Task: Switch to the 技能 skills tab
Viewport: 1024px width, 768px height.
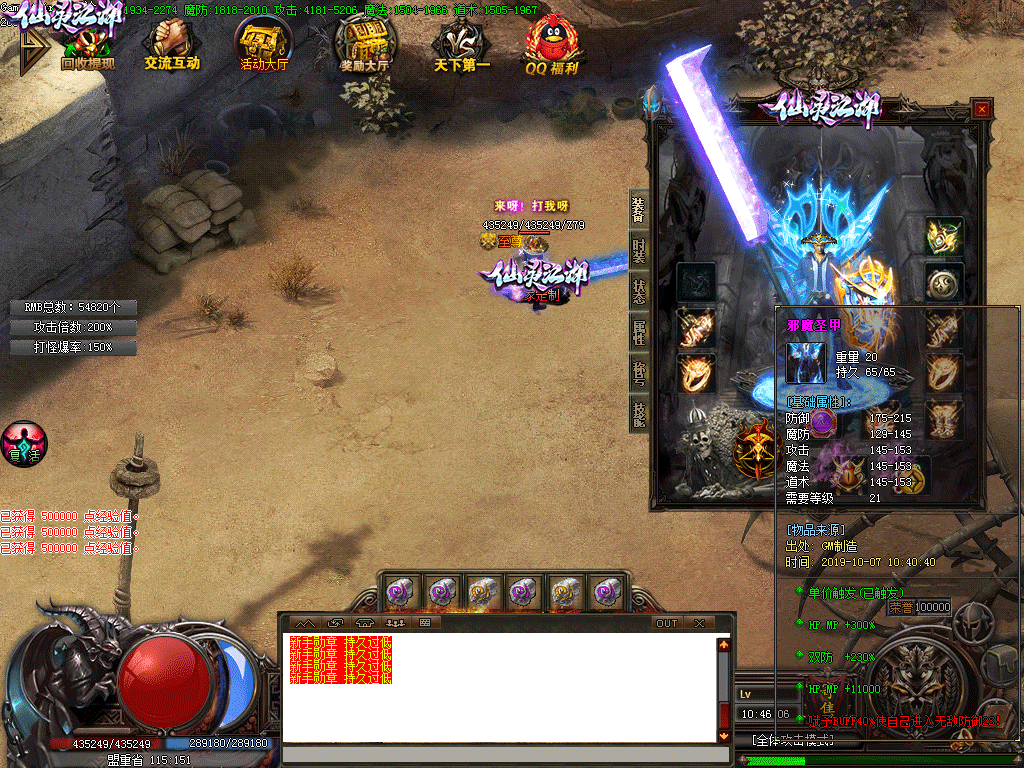Action: click(638, 413)
